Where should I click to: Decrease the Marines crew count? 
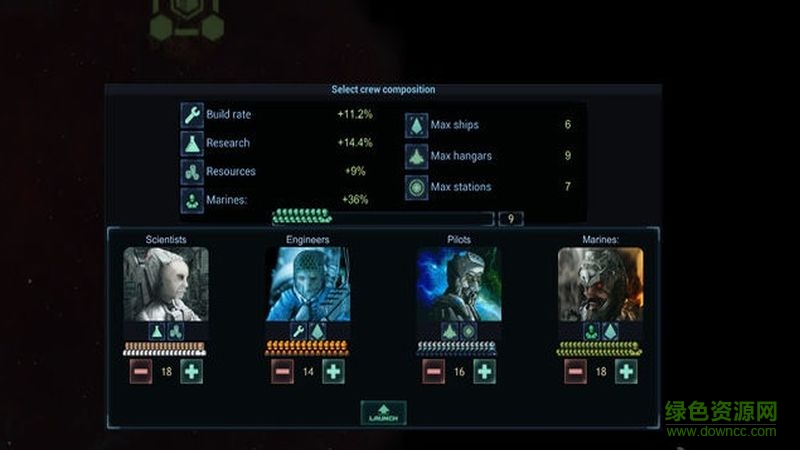pyautogui.click(x=575, y=371)
